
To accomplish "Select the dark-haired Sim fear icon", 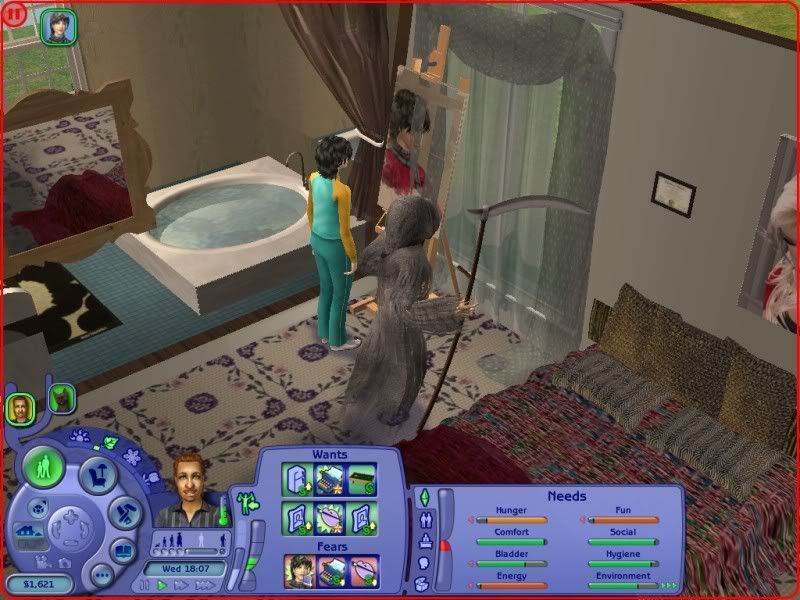I will 298,570.
